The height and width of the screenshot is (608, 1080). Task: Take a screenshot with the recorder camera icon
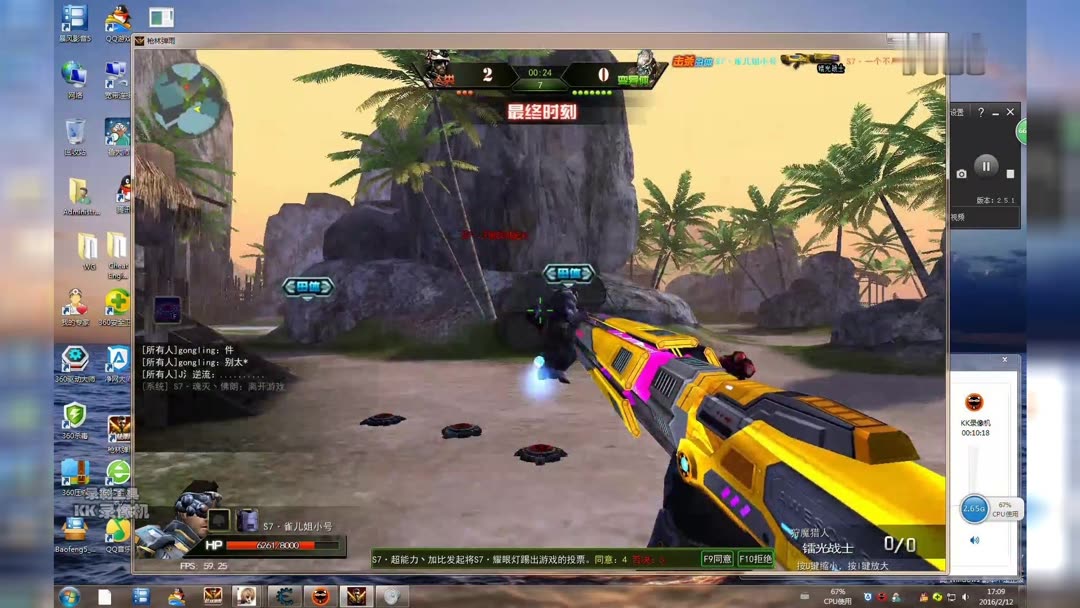[x=962, y=173]
